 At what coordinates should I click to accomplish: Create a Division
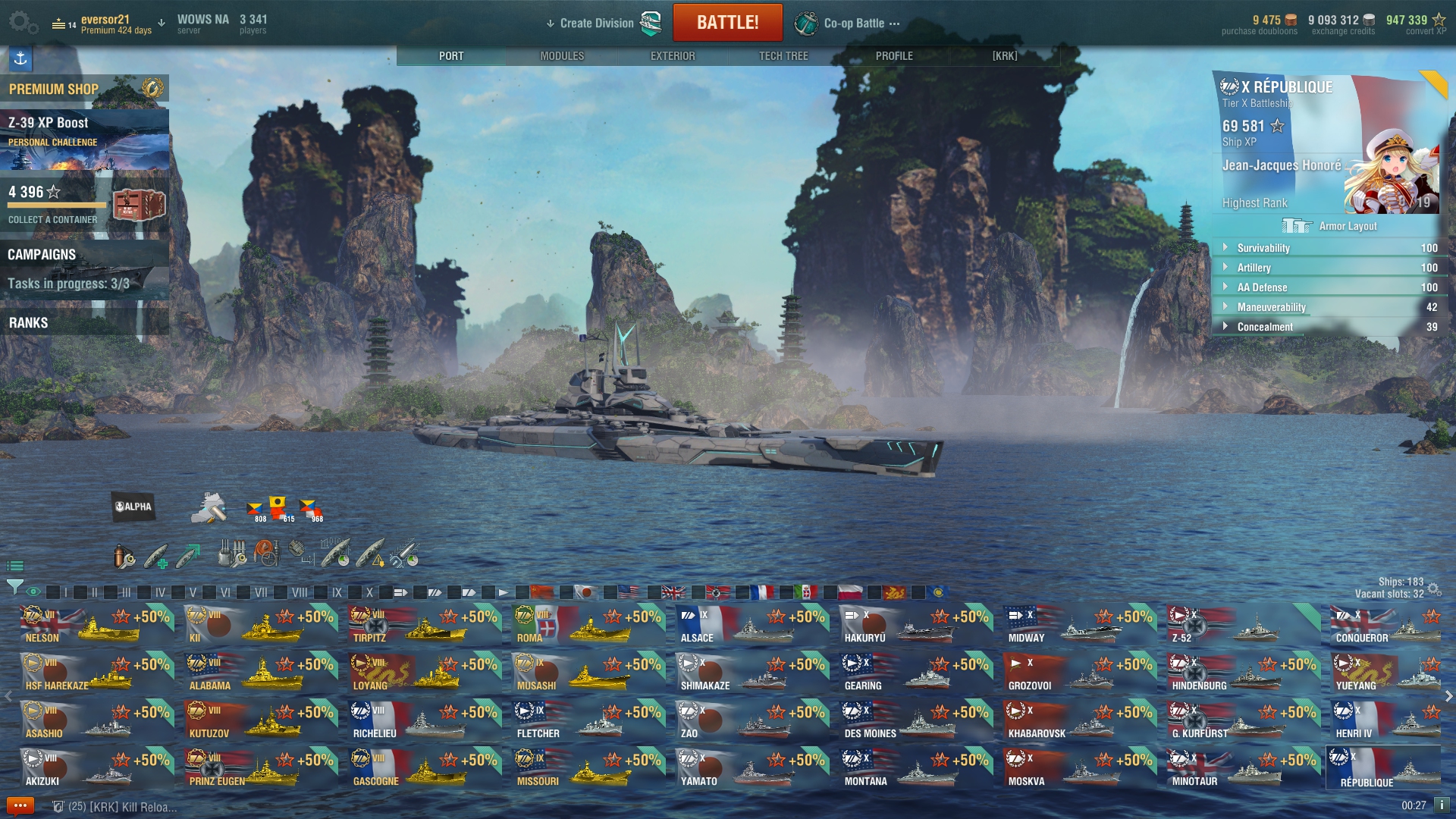click(596, 24)
